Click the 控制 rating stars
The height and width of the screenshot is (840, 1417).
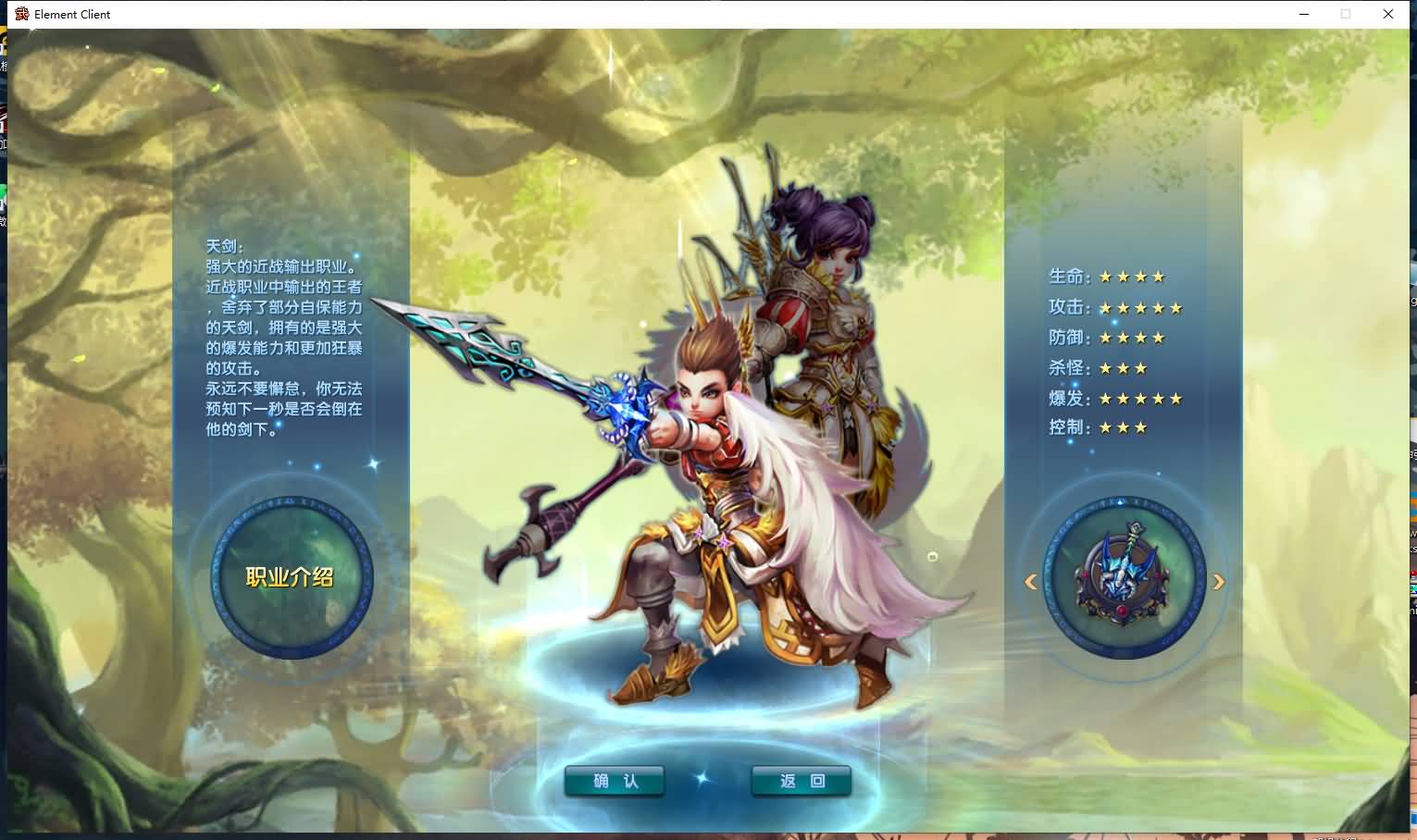pyautogui.click(x=1122, y=427)
